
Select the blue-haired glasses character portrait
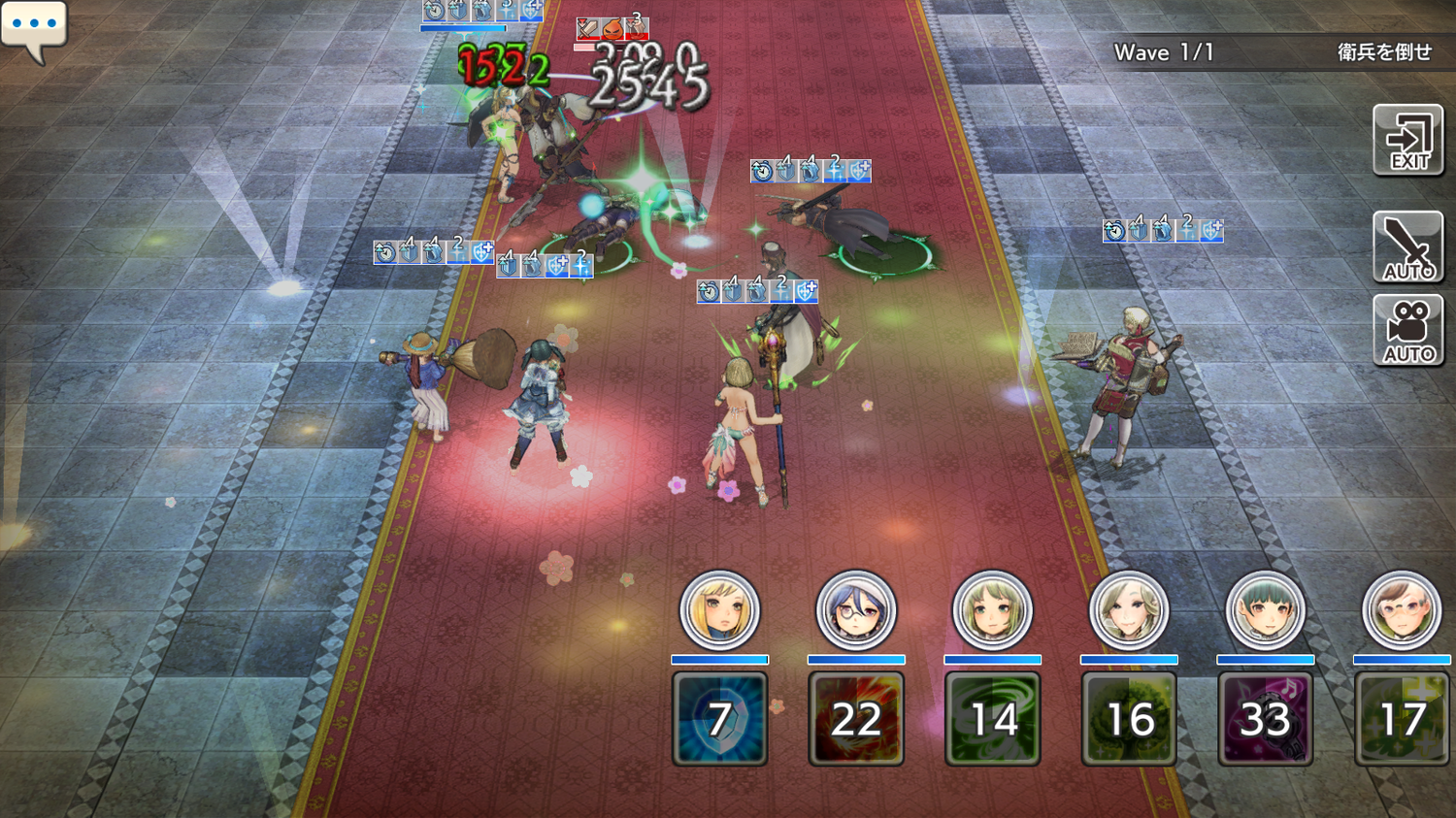pyautogui.click(x=856, y=610)
